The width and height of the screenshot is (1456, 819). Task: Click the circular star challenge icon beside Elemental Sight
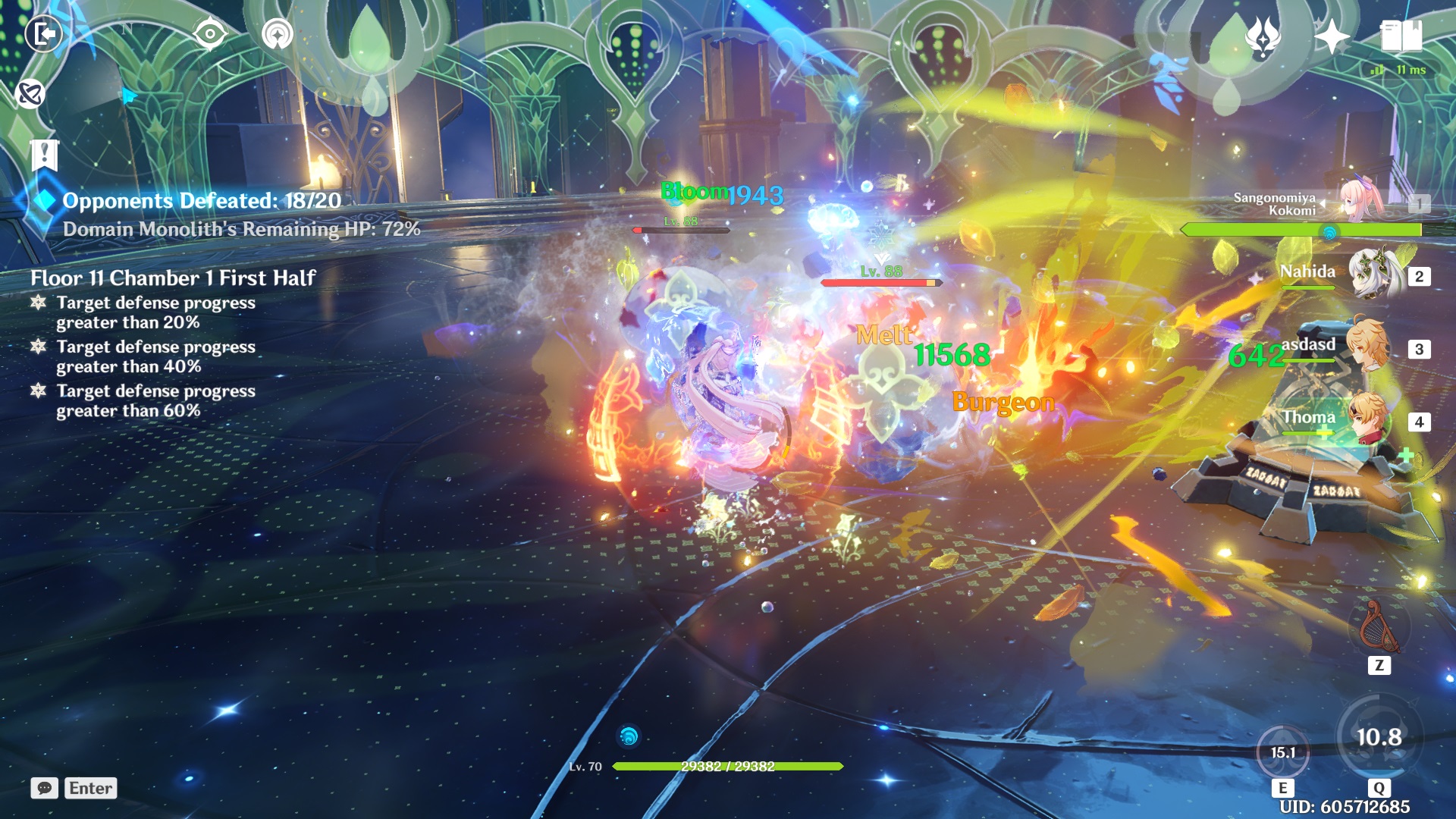click(278, 33)
